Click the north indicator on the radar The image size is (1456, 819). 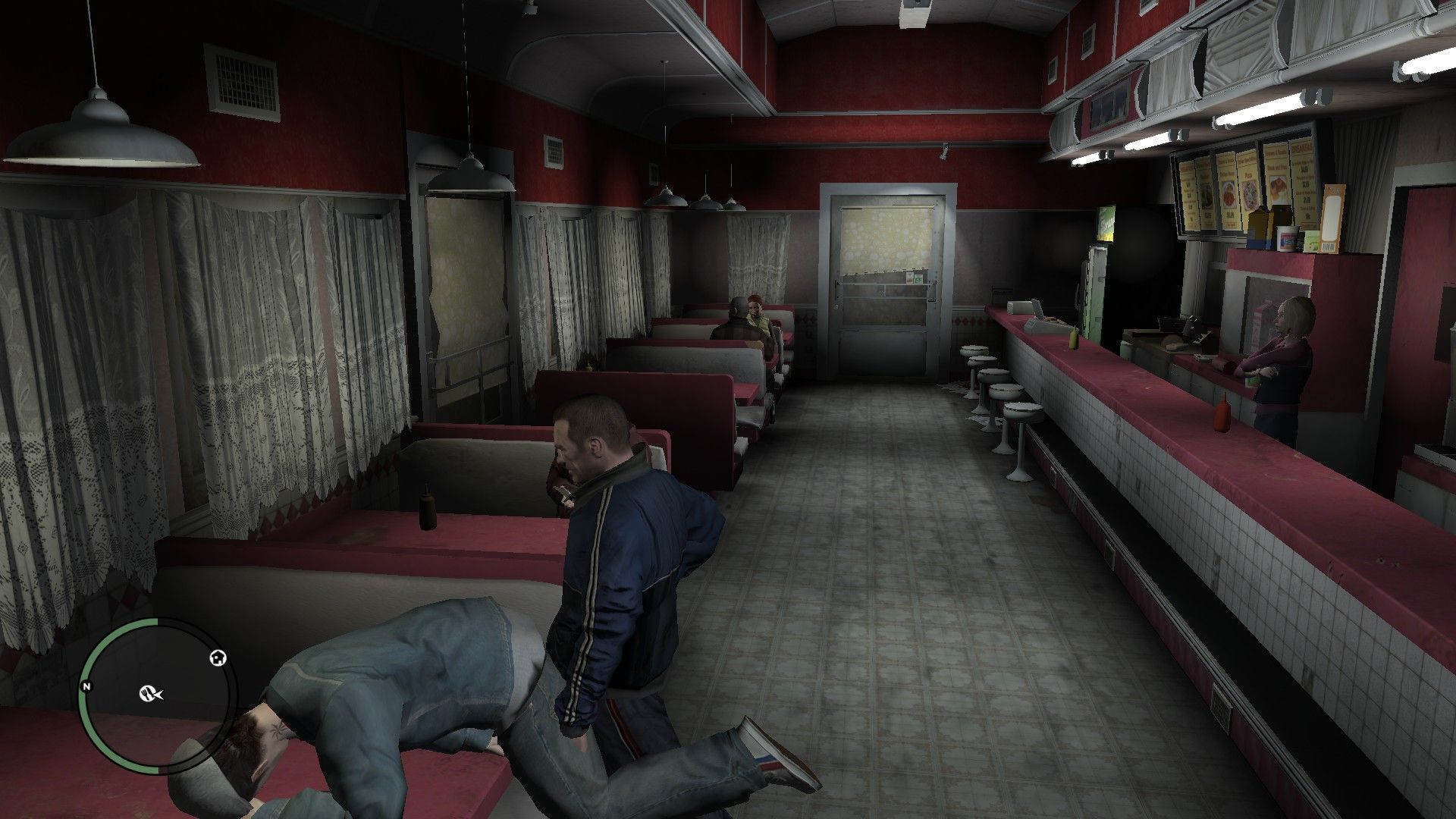[87, 687]
